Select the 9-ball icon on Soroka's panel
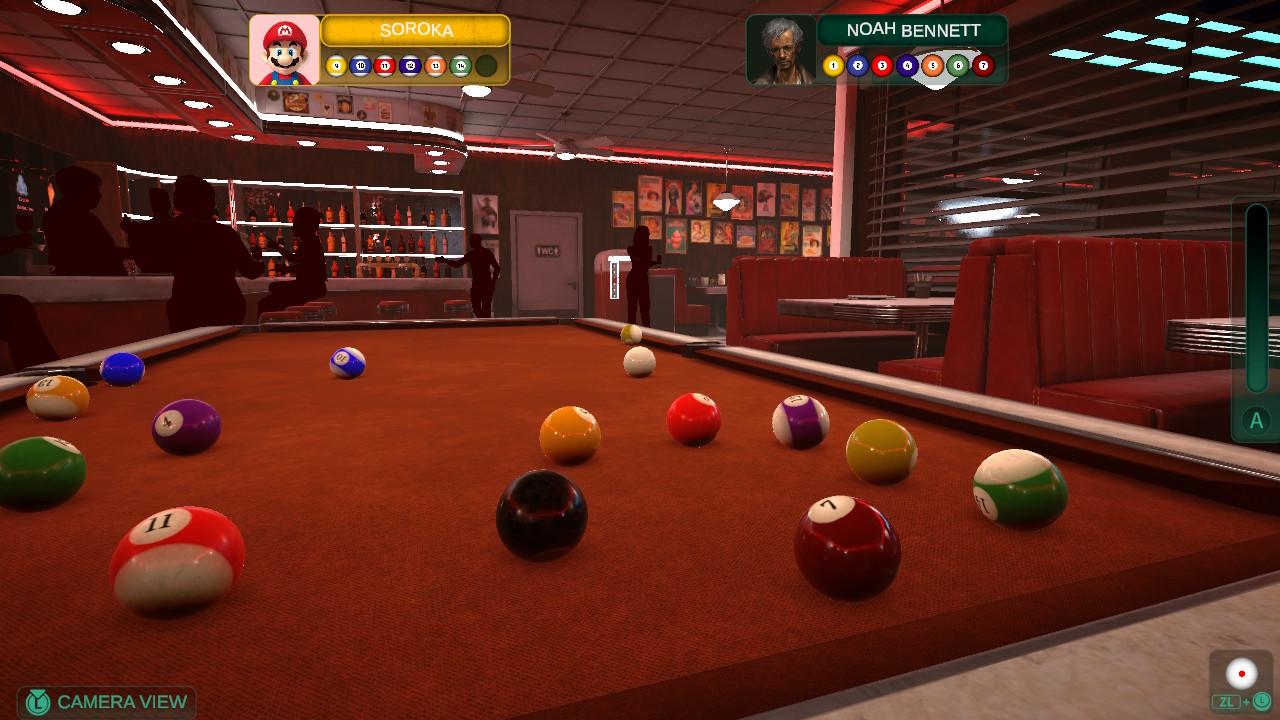Viewport: 1280px width, 720px height. click(336, 66)
